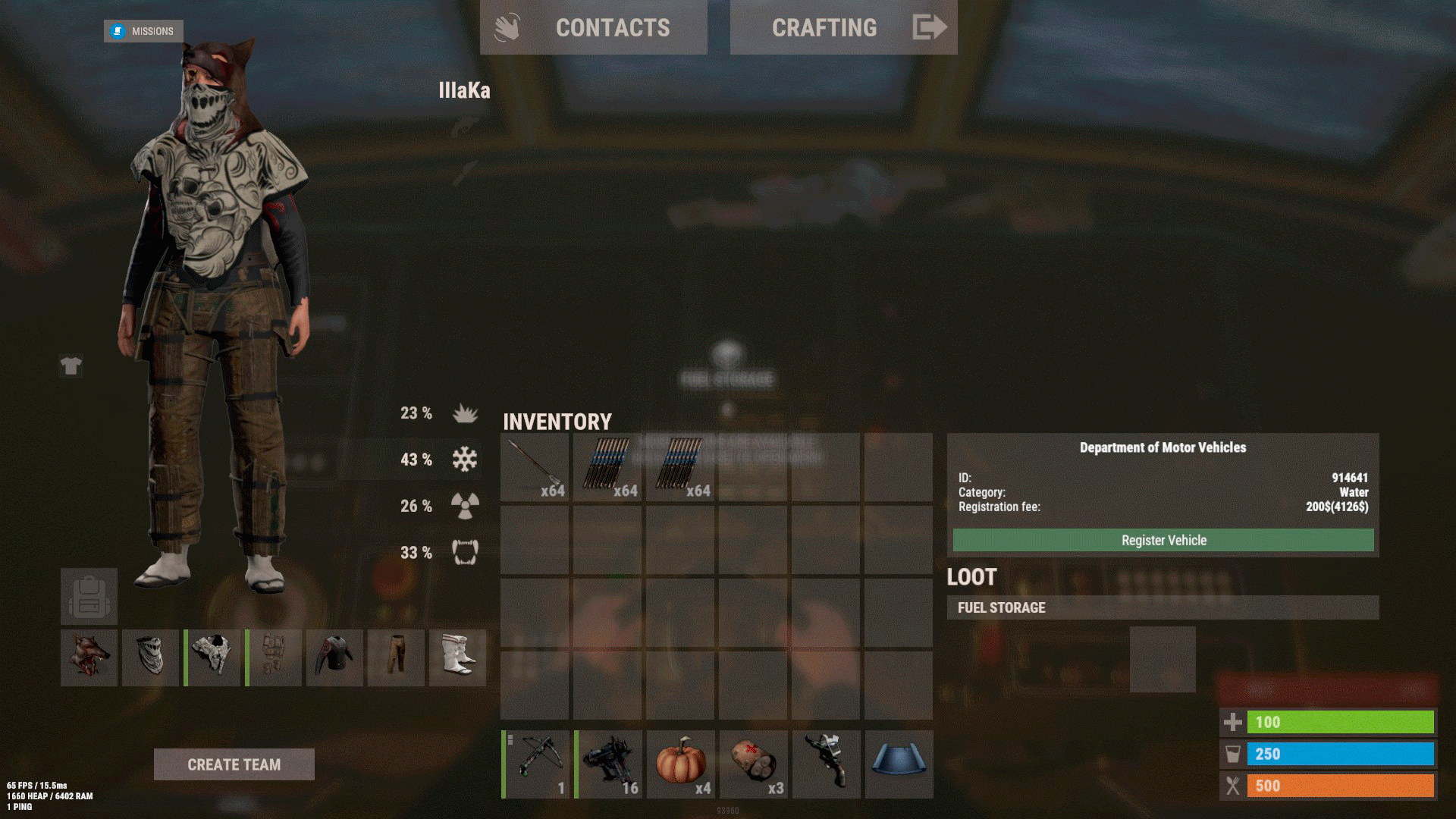Image resolution: width=1456 pixels, height=819 pixels.
Task: Select the brown pants clothing slot
Action: click(396, 657)
